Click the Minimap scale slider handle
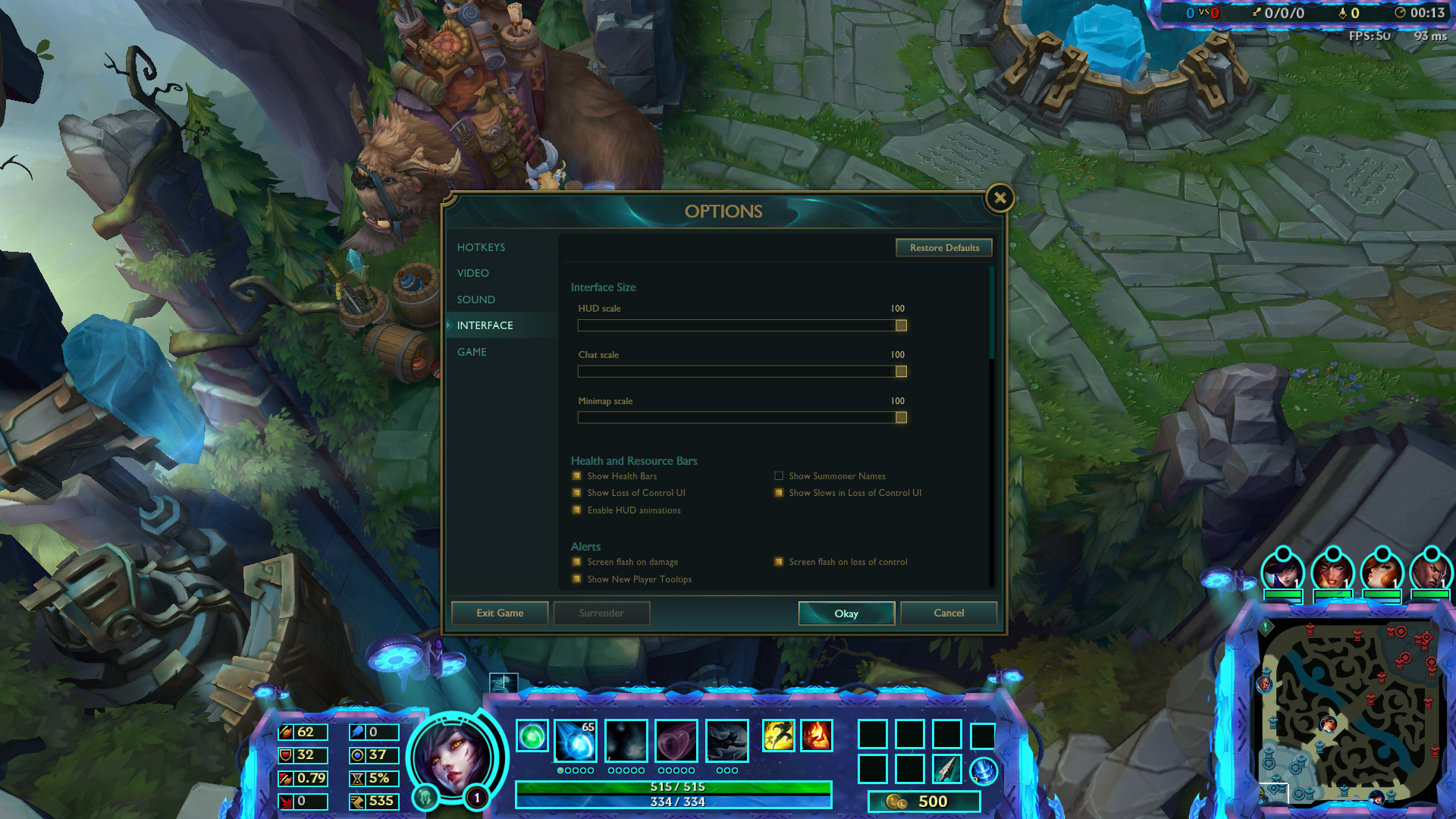 [901, 418]
